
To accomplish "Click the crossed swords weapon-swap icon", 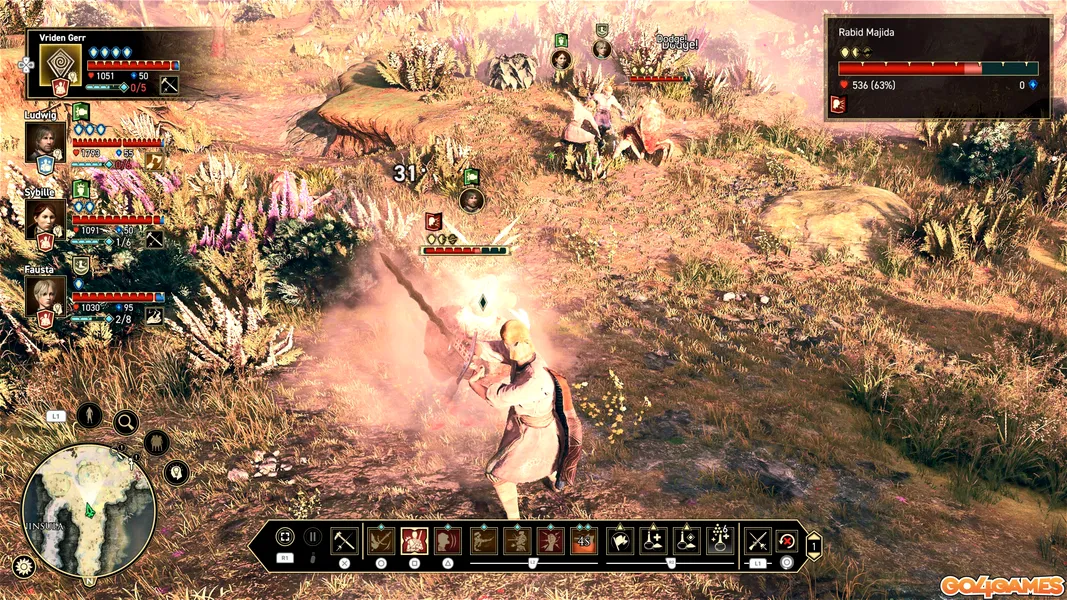I will (757, 541).
